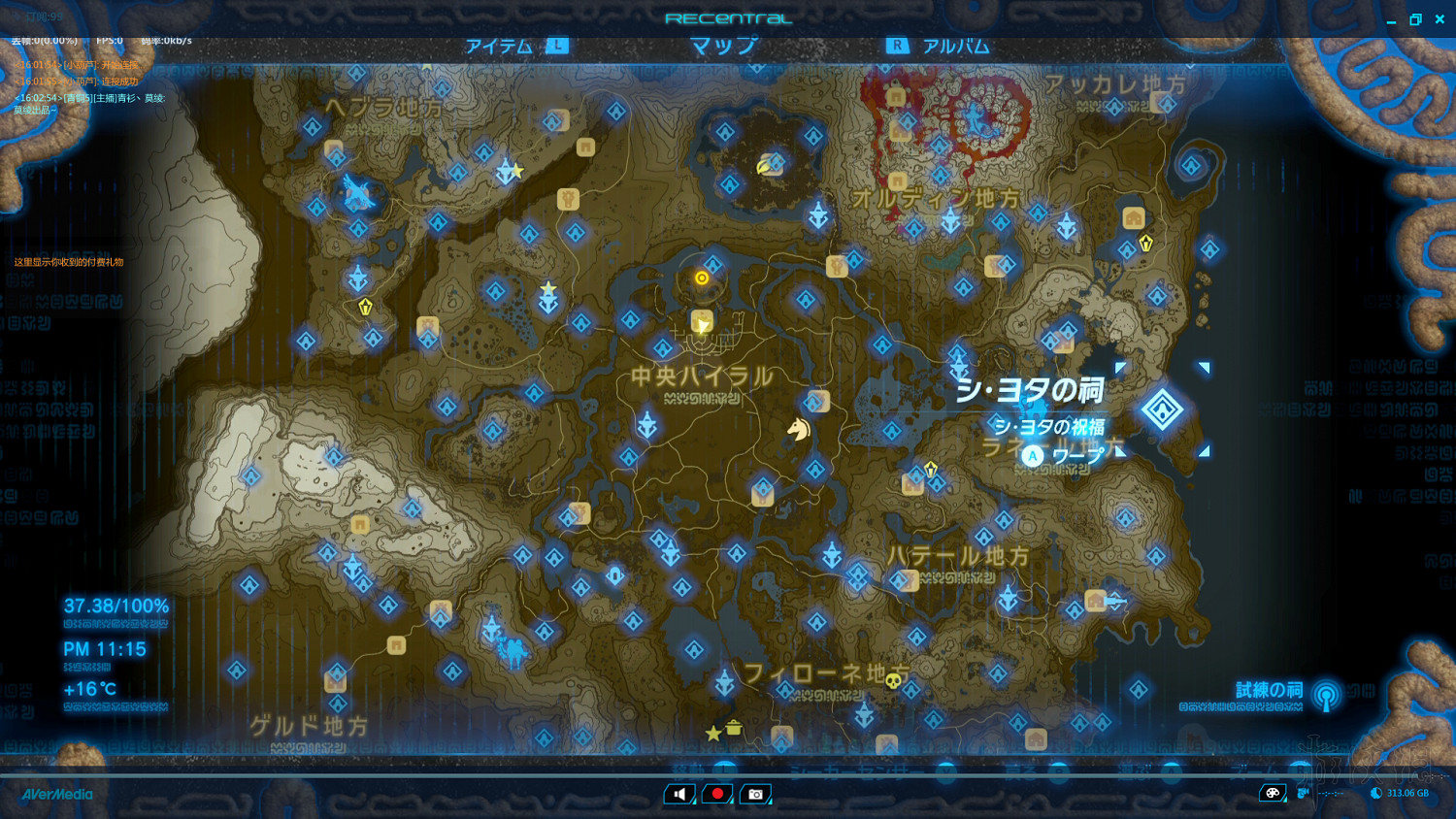Viewport: 1456px width, 819px height.
Task: Click the webcam icon in the status bar
Action: [x=1306, y=793]
